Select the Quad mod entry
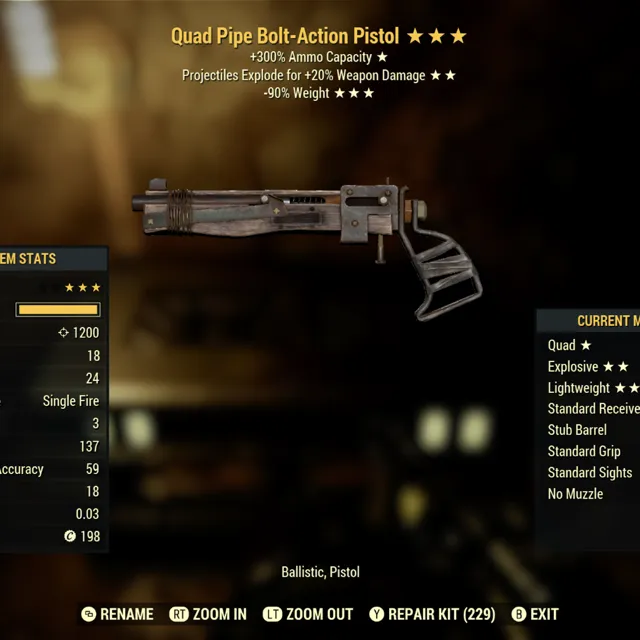 click(x=569, y=345)
